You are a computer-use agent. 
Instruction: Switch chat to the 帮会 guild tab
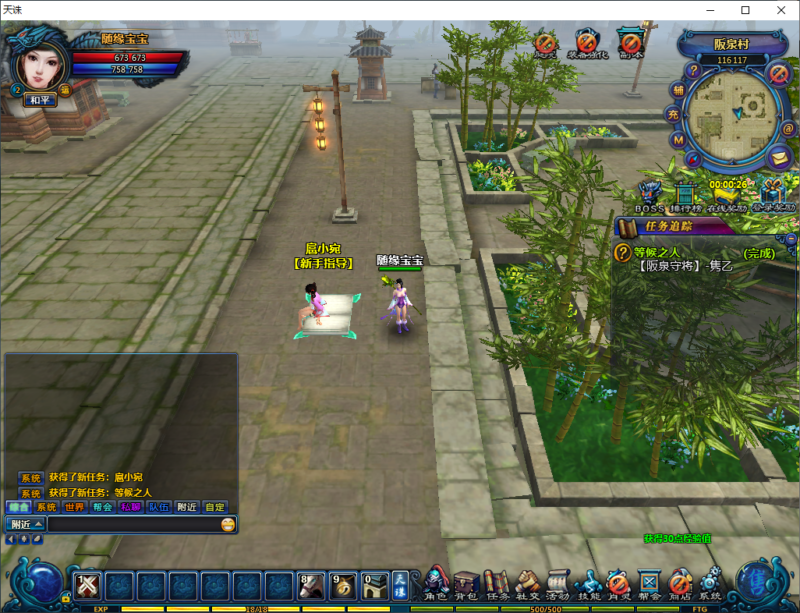102,507
